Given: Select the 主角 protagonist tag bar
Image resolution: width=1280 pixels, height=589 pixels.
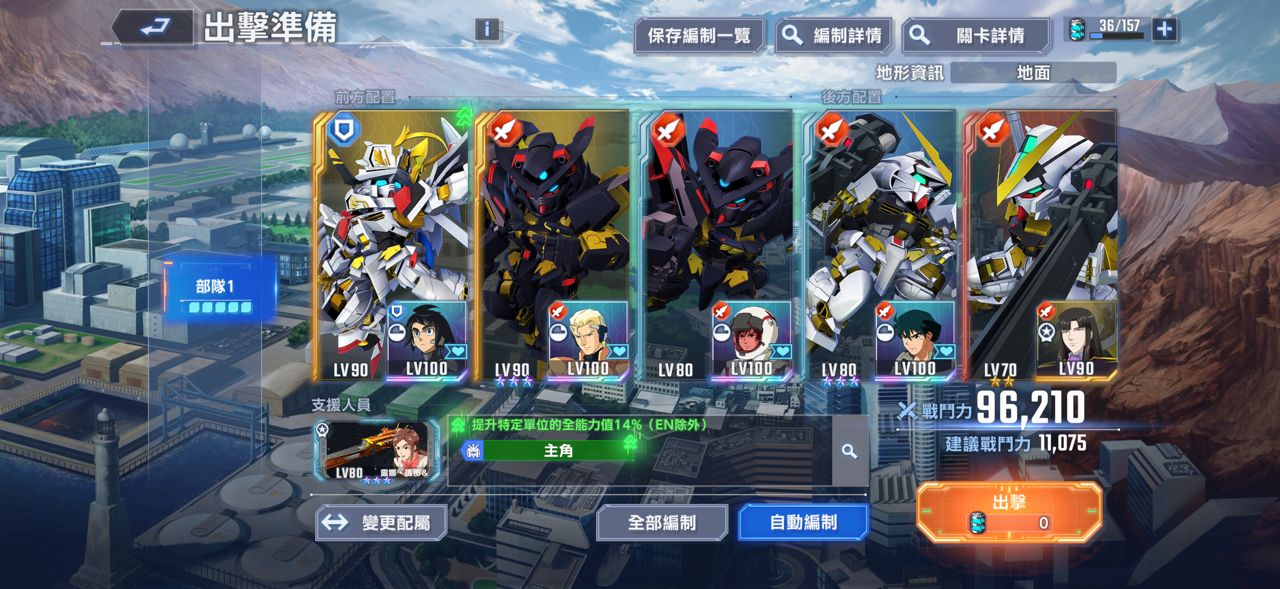Looking at the screenshot, I should point(557,451).
